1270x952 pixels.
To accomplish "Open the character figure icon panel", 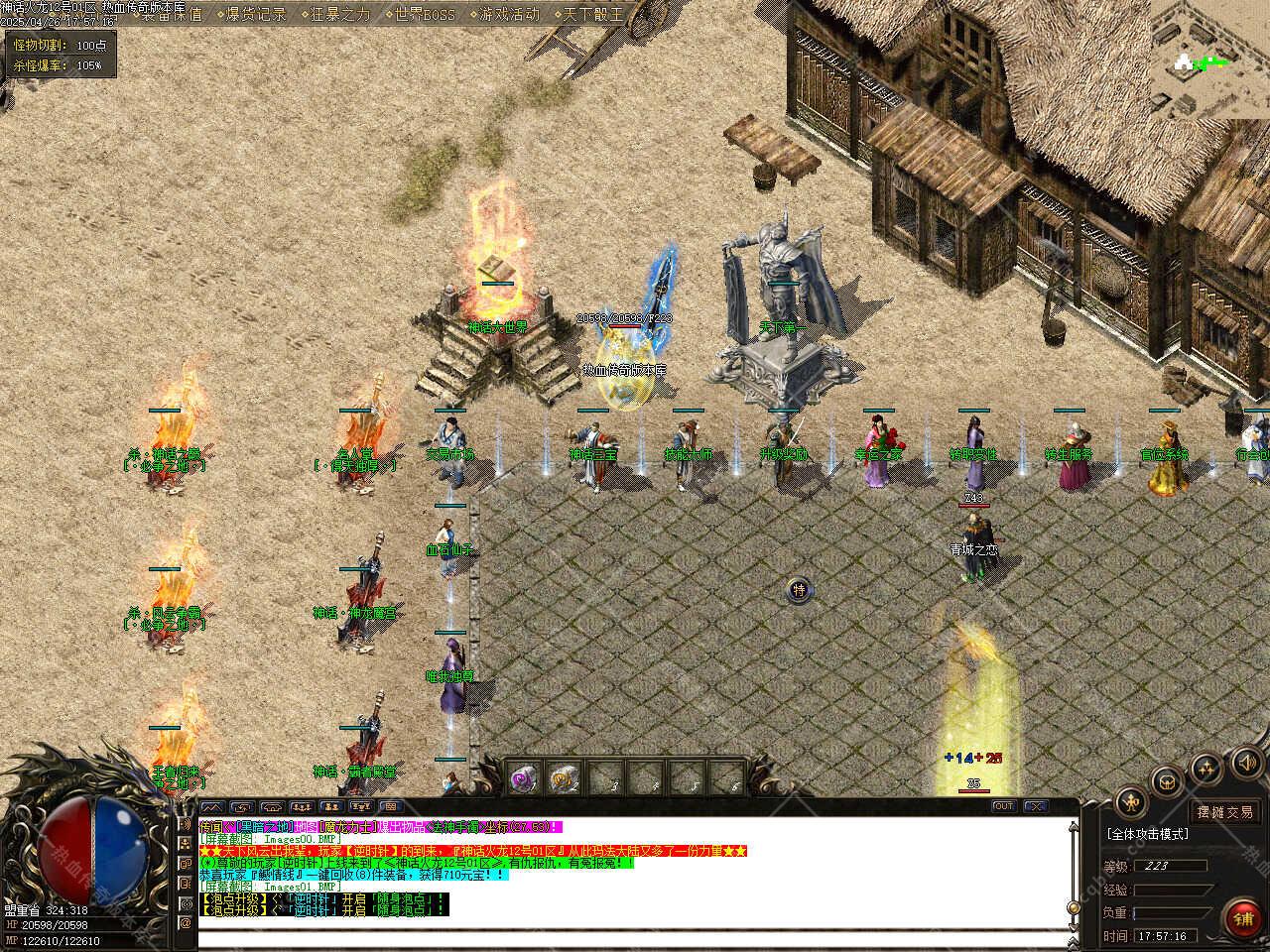I will [x=1130, y=803].
